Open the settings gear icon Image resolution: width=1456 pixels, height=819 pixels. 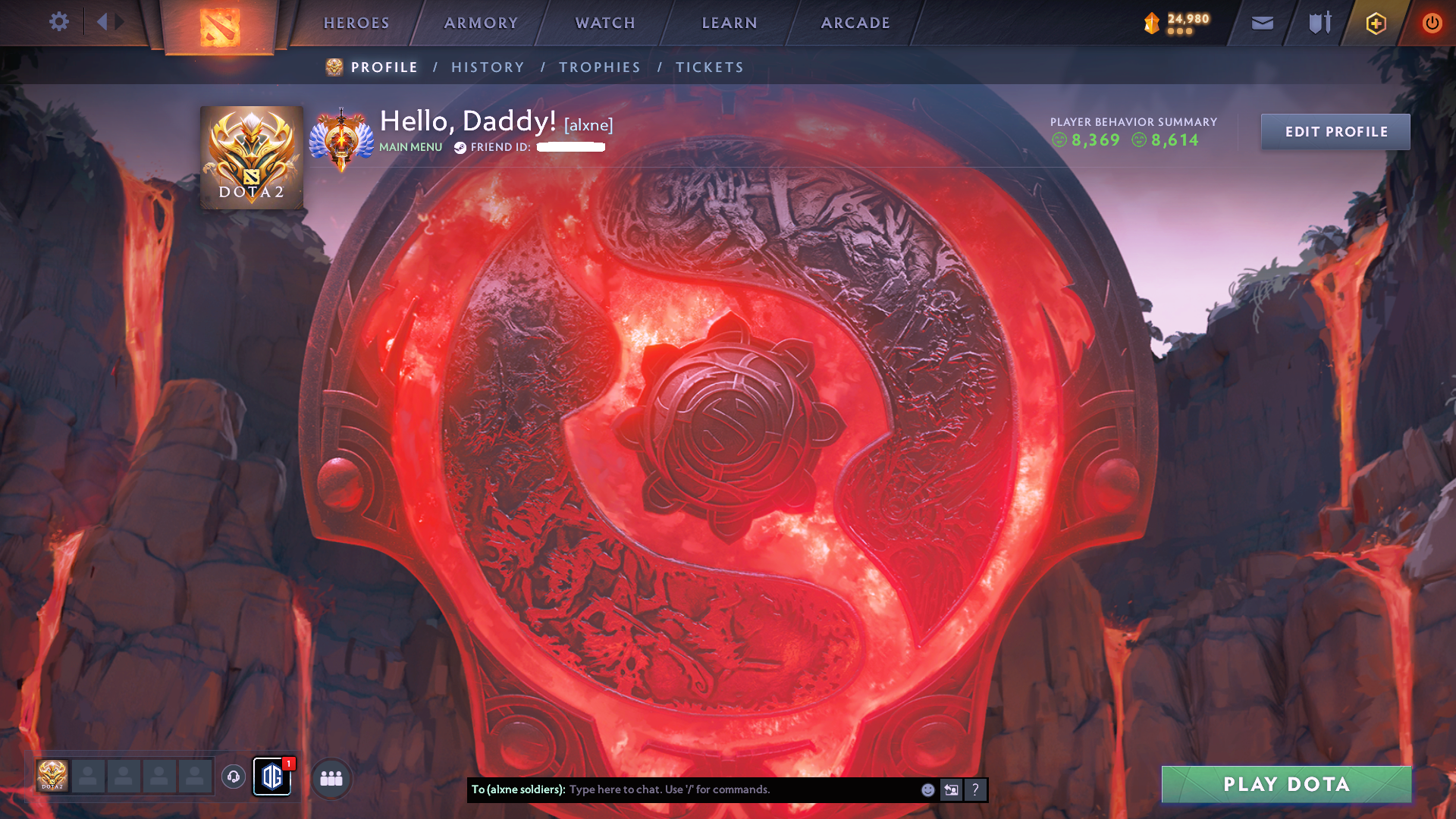pyautogui.click(x=58, y=21)
